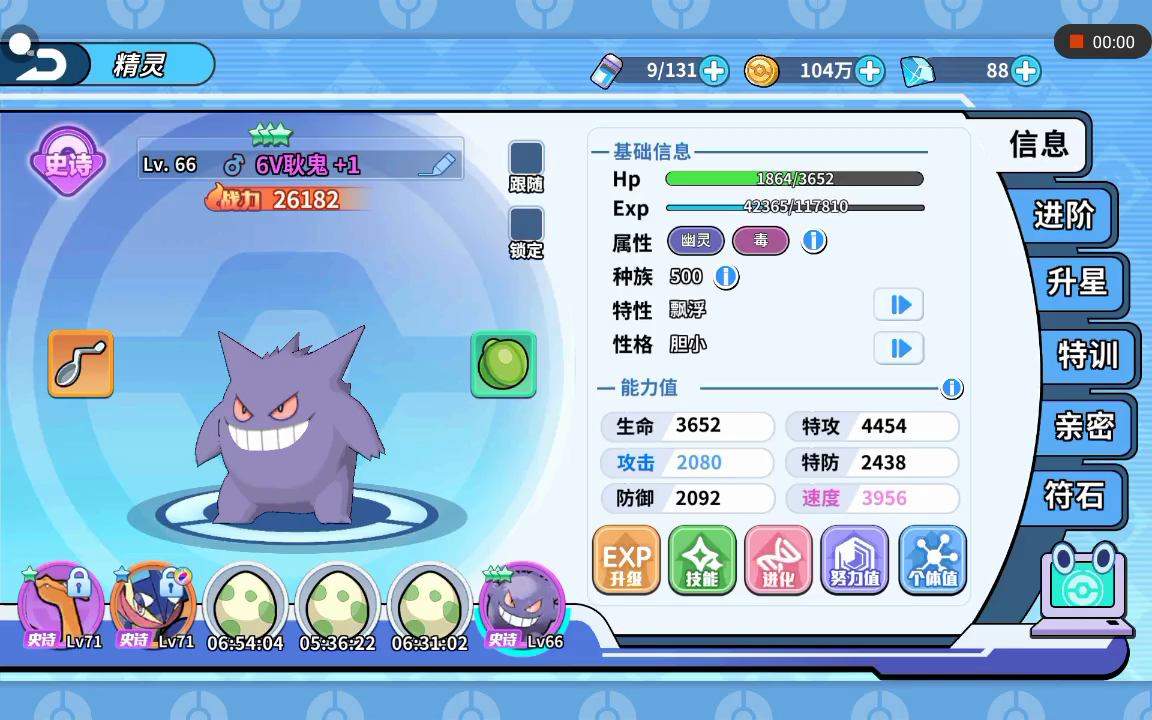This screenshot has height=720, width=1152.
Task: Open the 努力值 effort values button
Action: click(x=855, y=561)
